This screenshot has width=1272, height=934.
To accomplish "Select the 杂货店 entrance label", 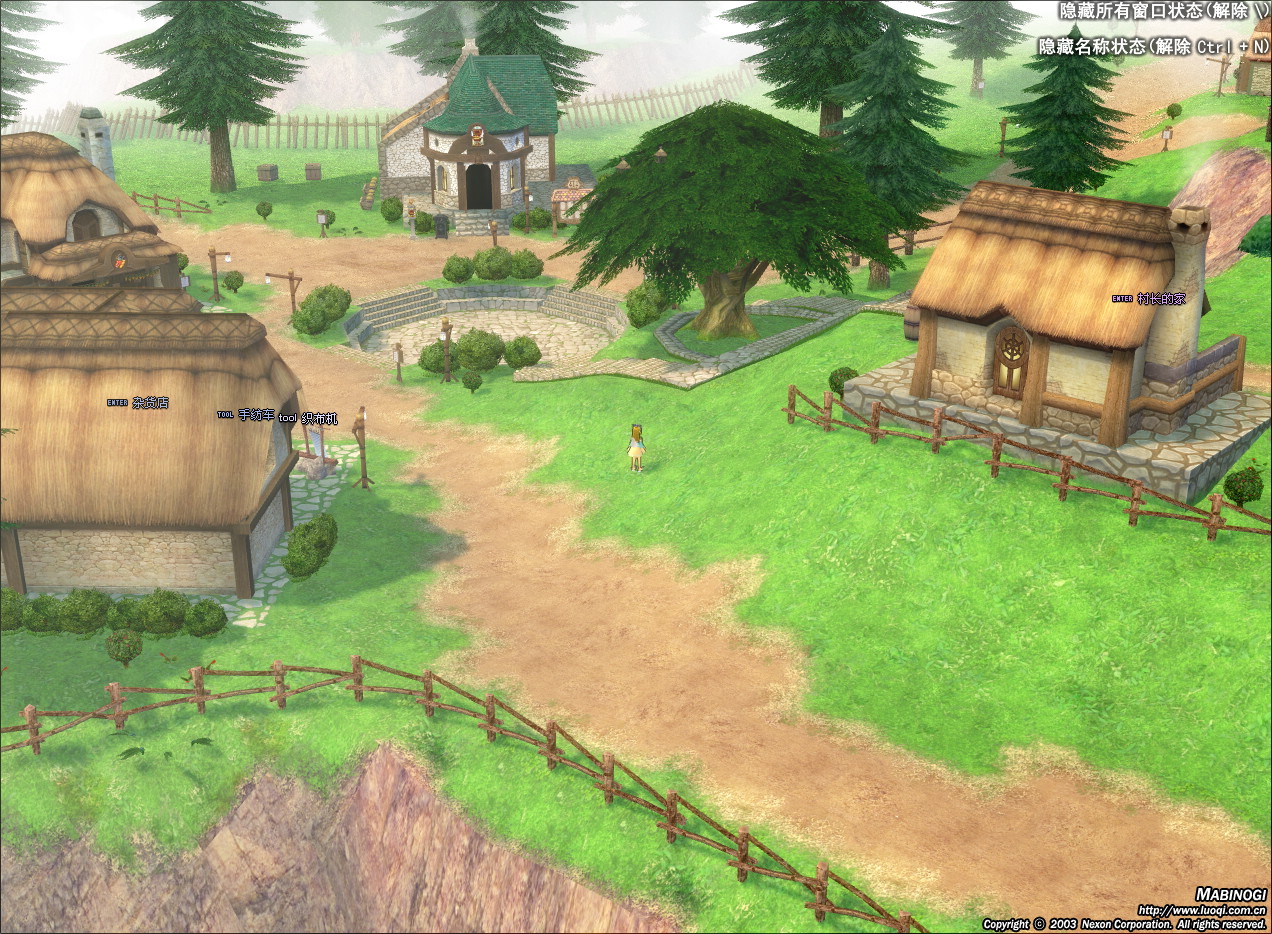I will coord(150,403).
